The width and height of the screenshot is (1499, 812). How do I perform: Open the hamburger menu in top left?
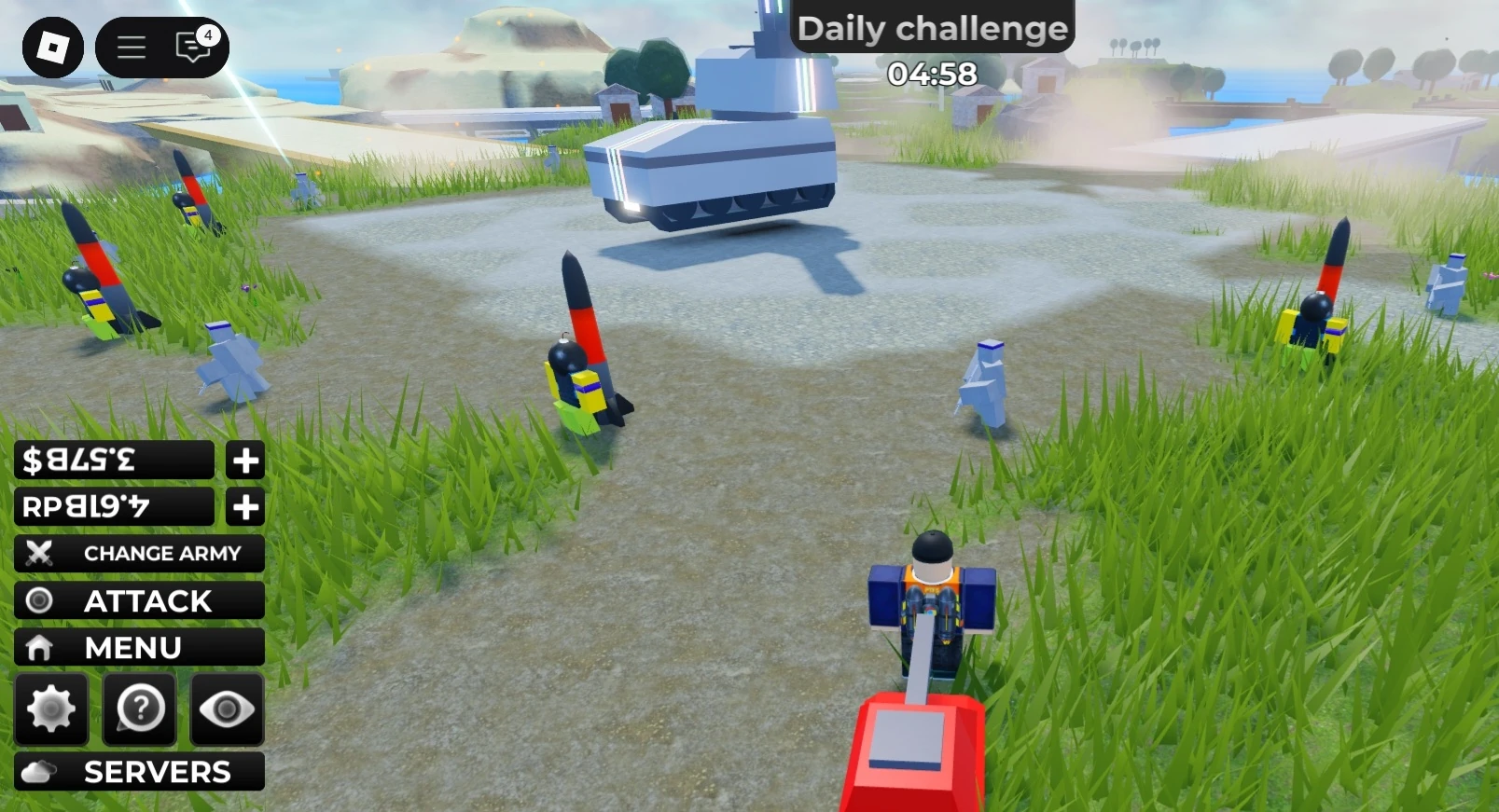(x=131, y=48)
